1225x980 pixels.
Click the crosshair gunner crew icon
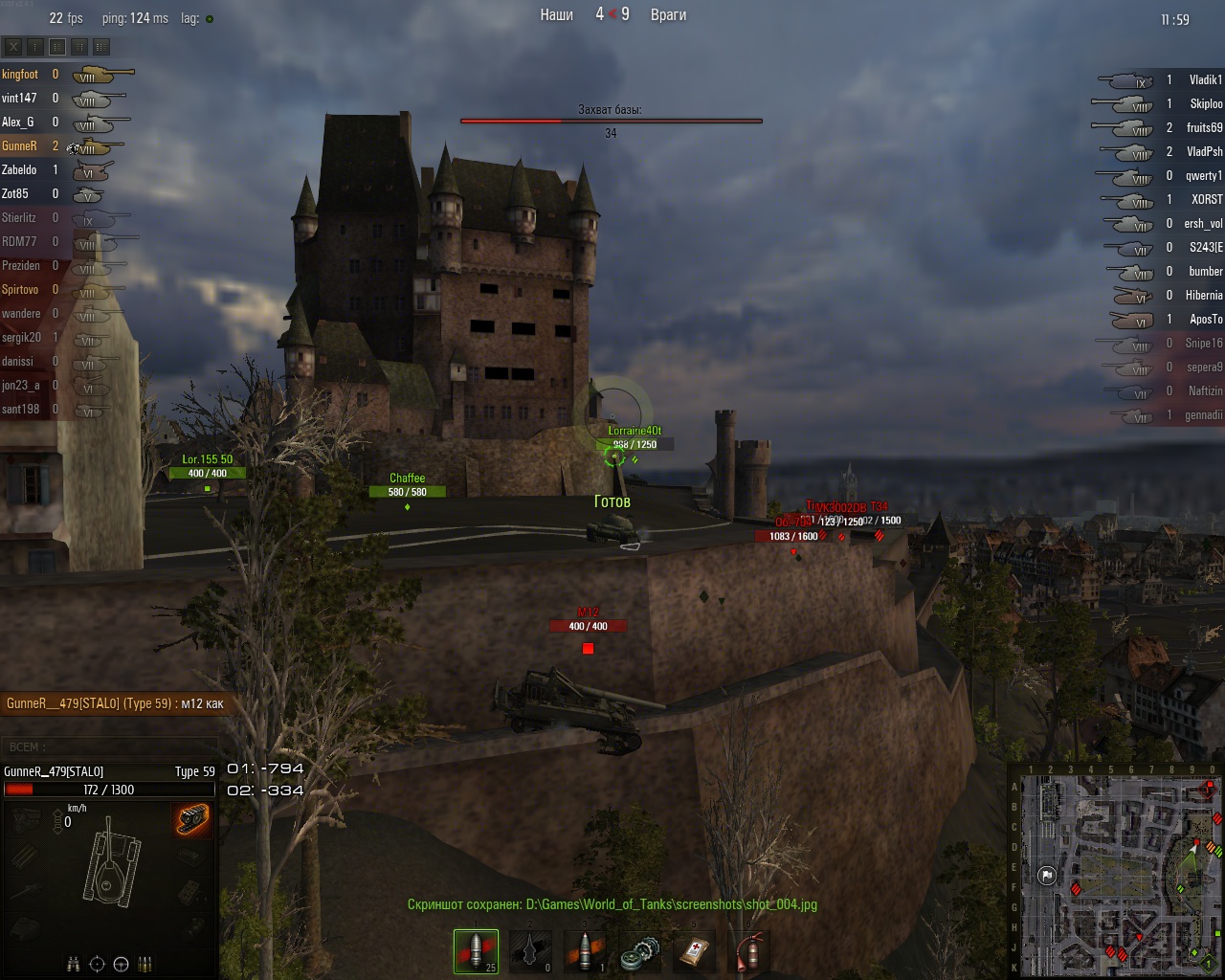tap(97, 964)
